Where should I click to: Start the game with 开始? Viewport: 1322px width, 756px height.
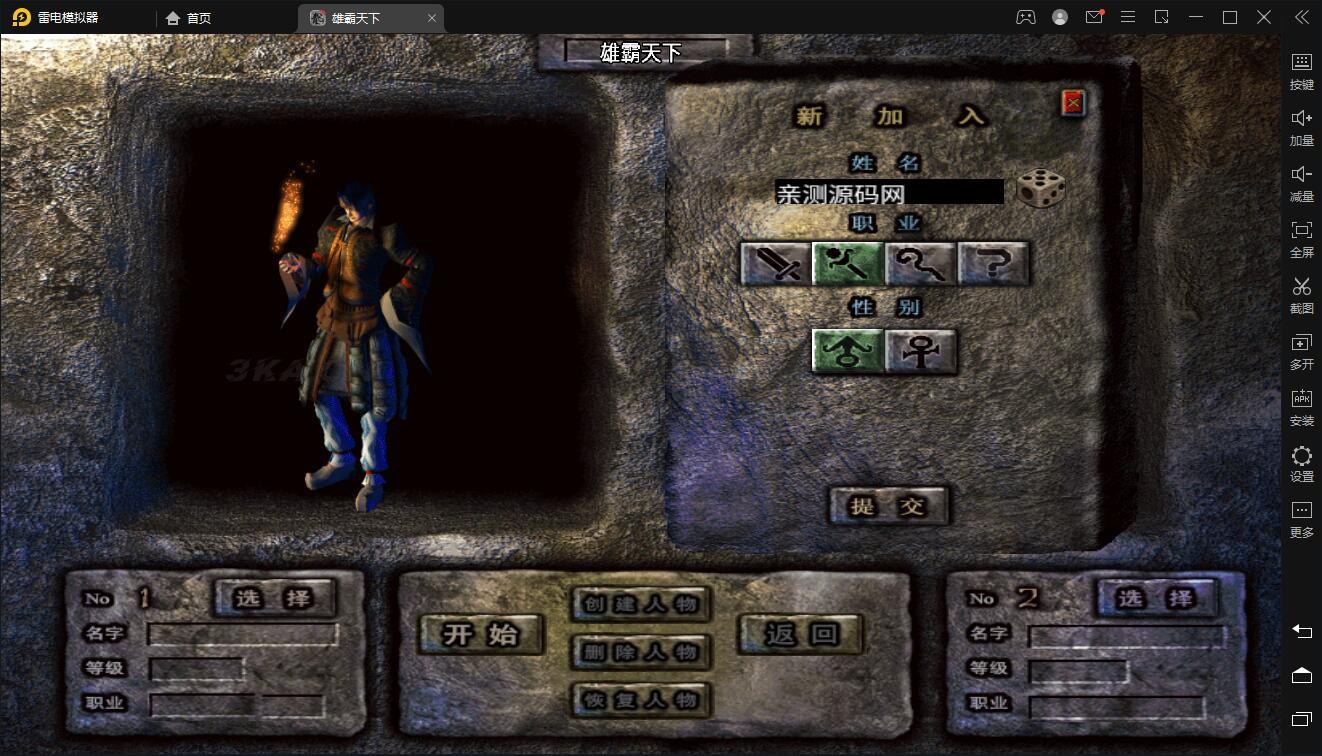(x=481, y=634)
